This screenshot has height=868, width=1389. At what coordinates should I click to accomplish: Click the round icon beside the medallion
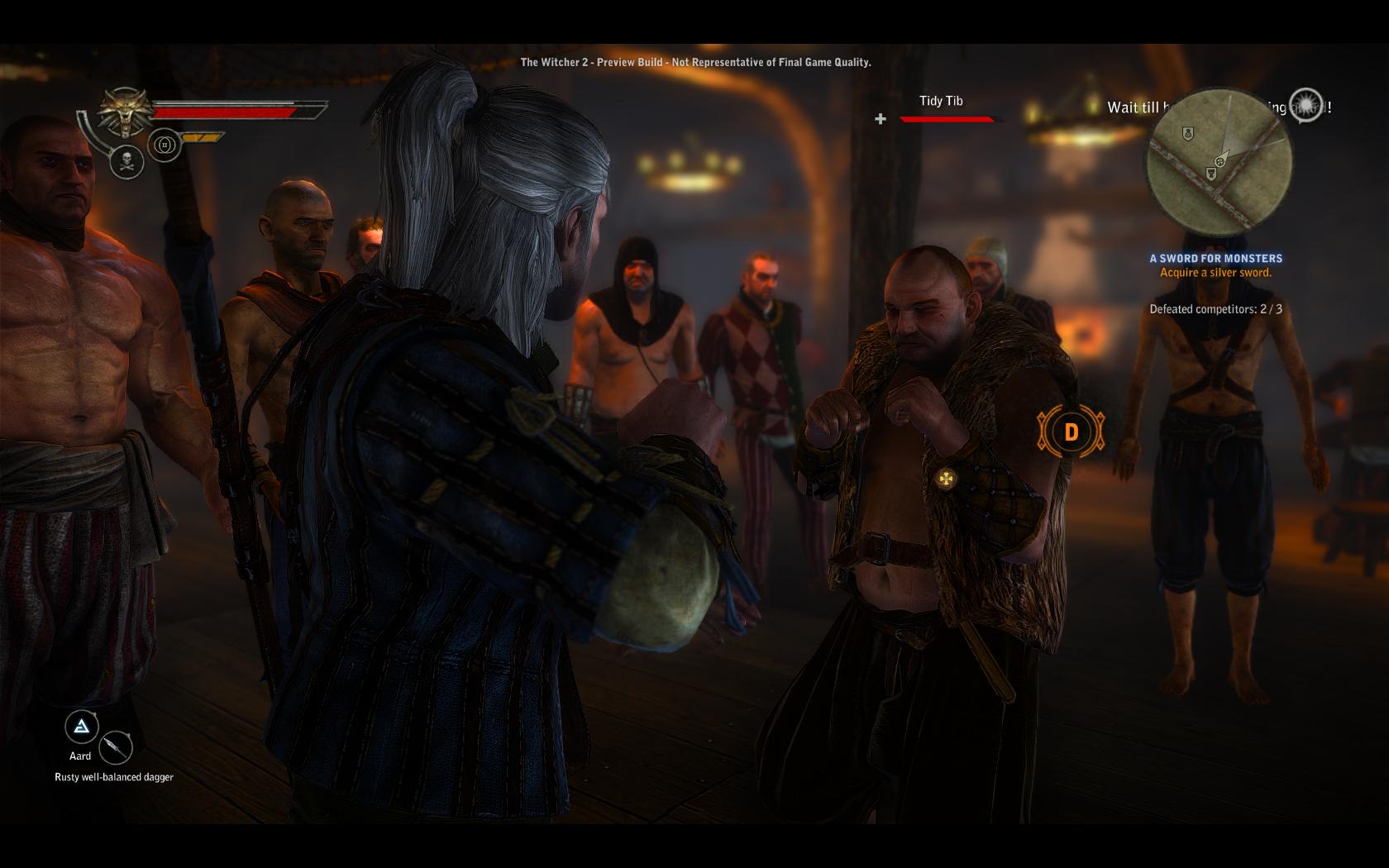pyautogui.click(x=165, y=145)
